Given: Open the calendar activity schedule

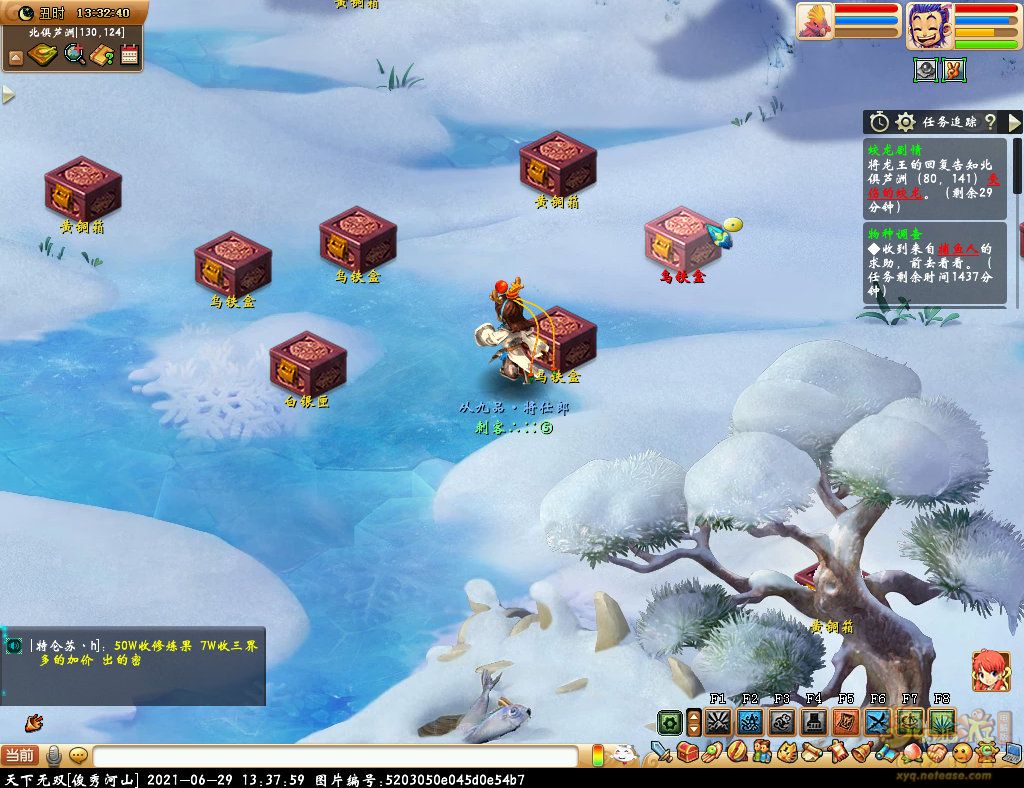Looking at the screenshot, I should tap(129, 55).
